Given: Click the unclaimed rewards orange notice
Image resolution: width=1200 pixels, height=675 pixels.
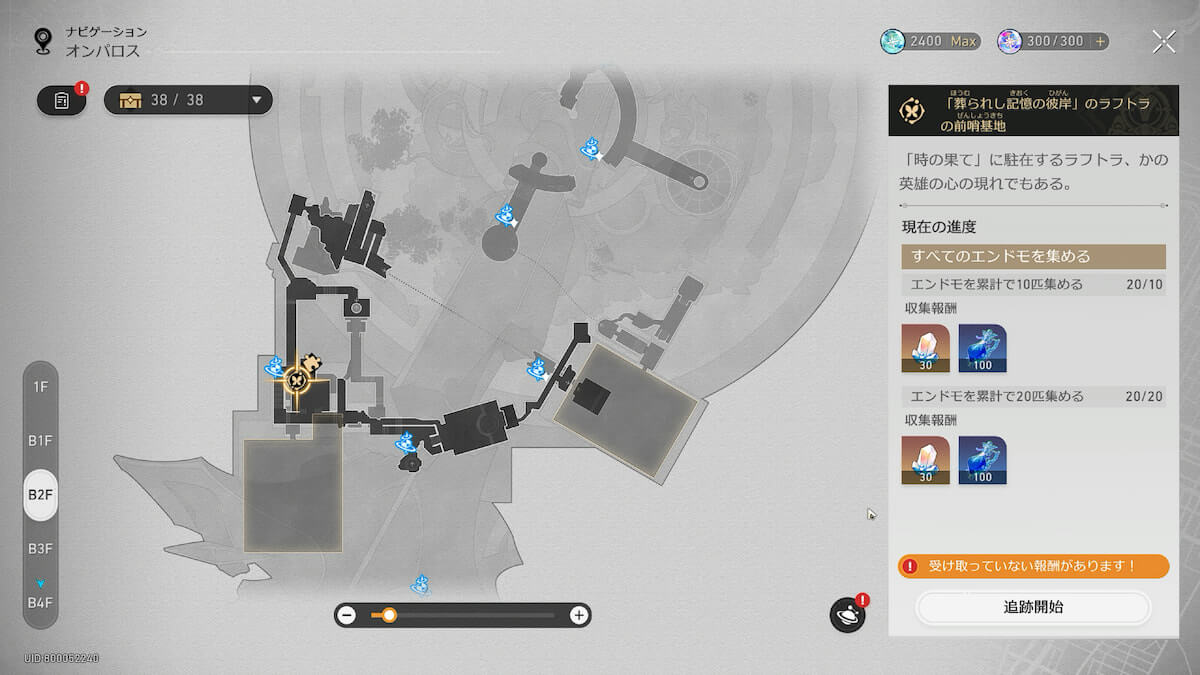Looking at the screenshot, I should (1033, 566).
